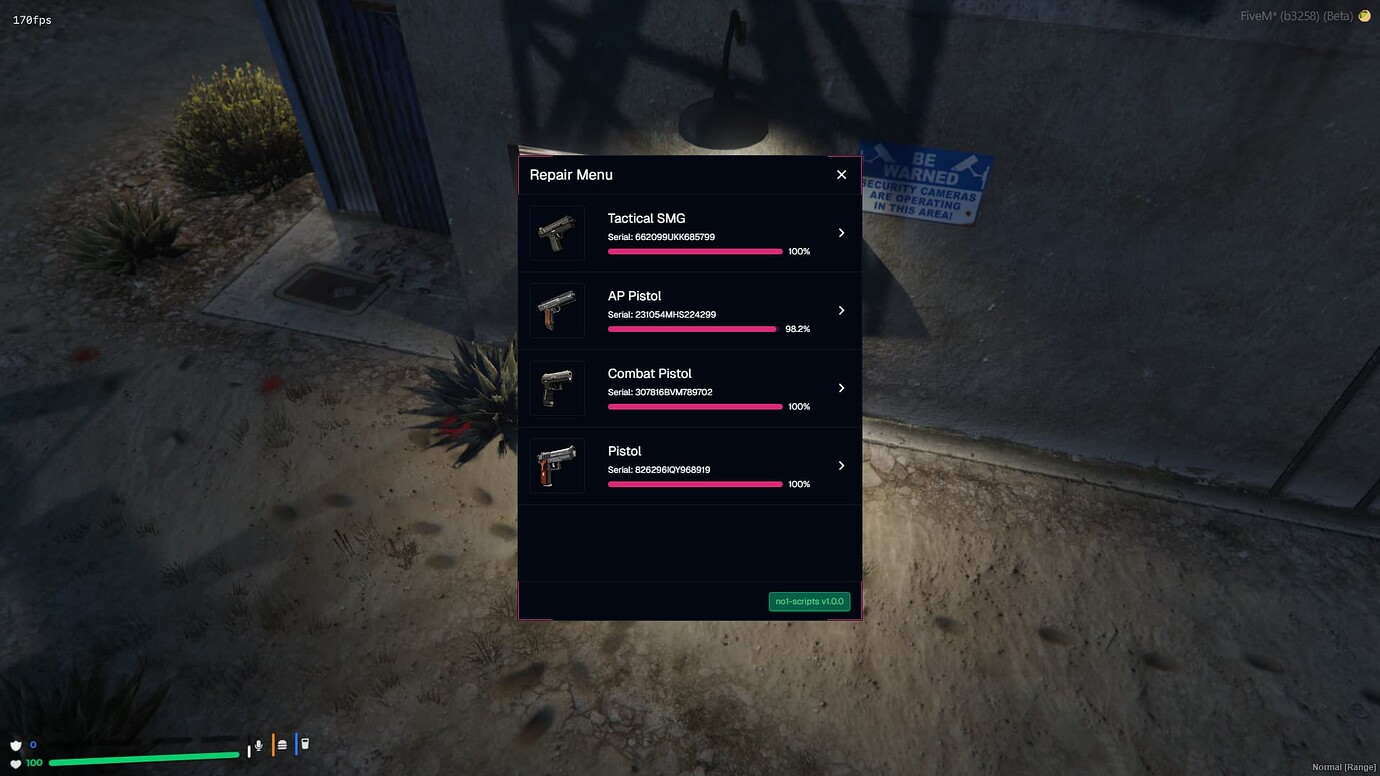Viewport: 1380px width, 776px height.
Task: Toggle the voice range indicator bar
Action: pyautogui.click(x=249, y=750)
